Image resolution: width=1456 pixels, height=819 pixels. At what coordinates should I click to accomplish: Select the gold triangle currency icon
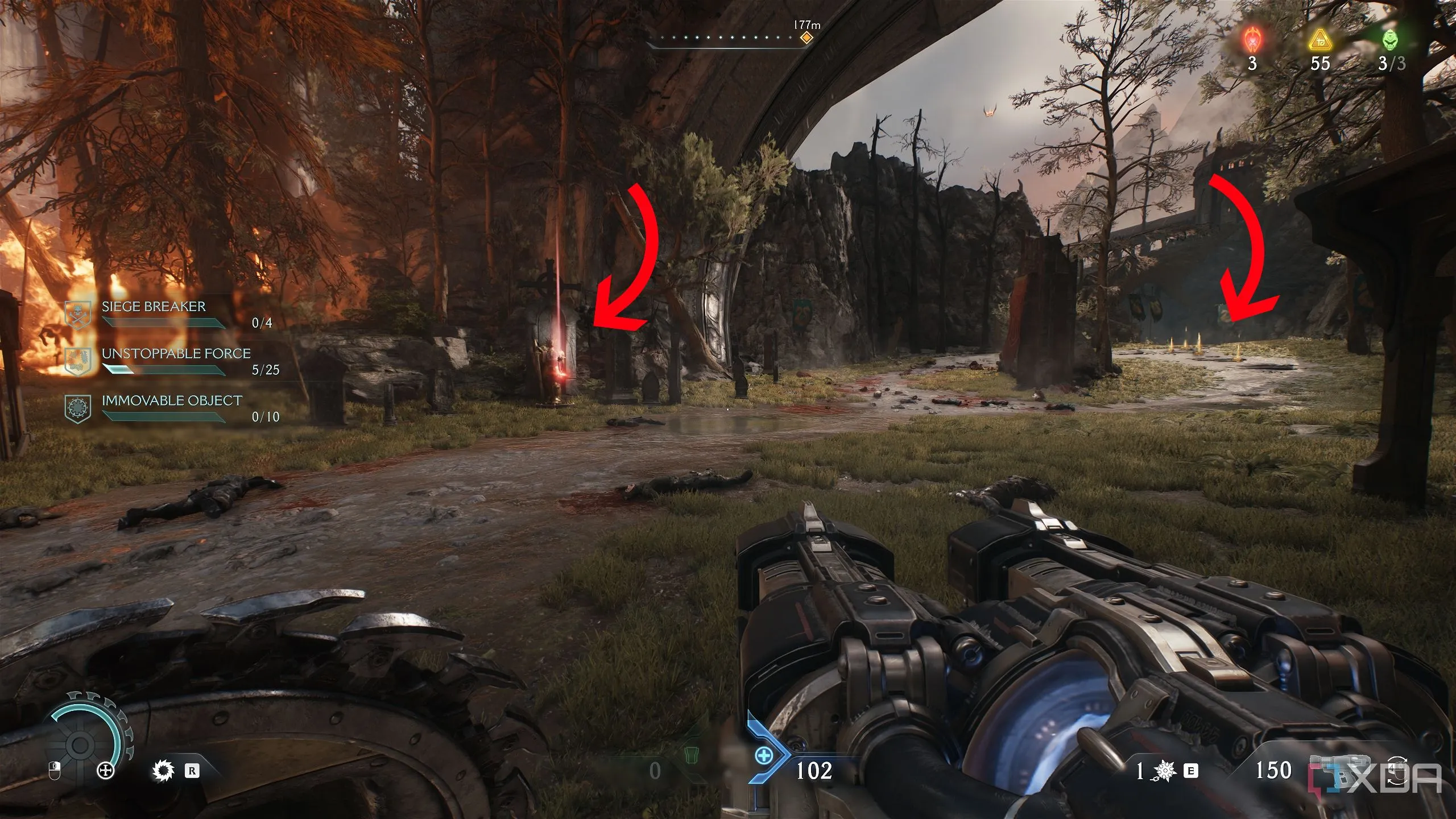click(1319, 41)
